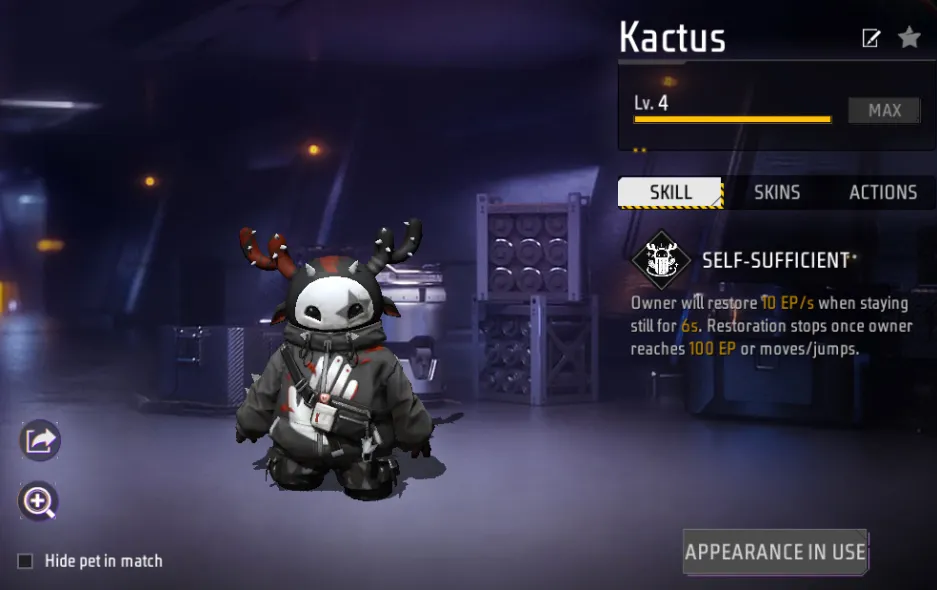This screenshot has height=590, width=937.
Task: Show the ACTIONS tab
Action: point(882,192)
